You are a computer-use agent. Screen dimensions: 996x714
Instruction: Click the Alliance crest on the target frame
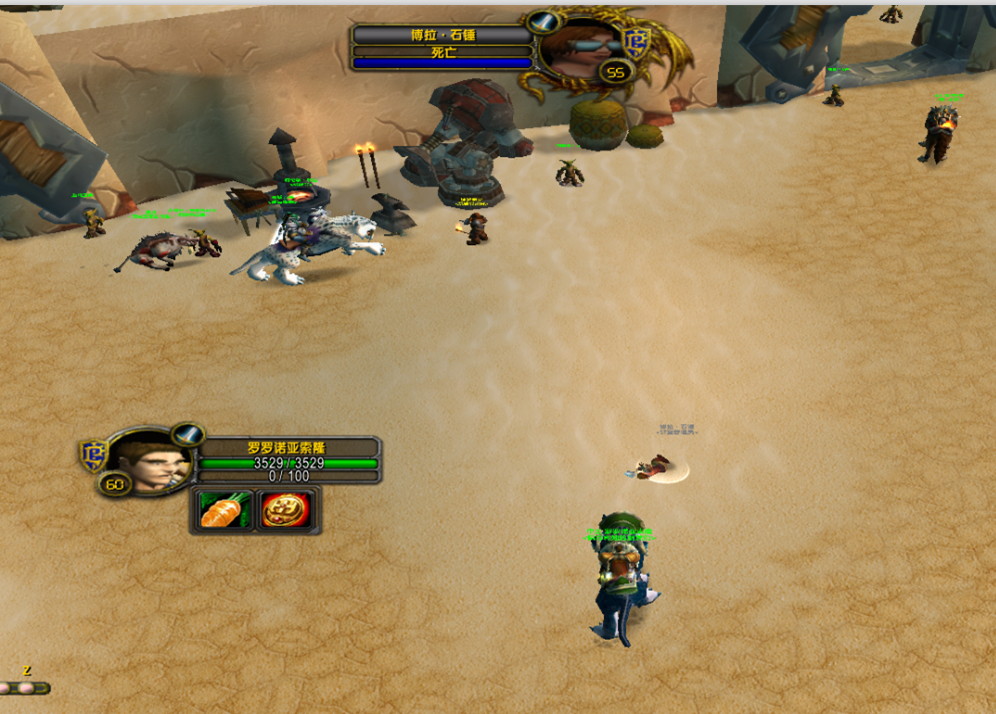pyautogui.click(x=636, y=40)
